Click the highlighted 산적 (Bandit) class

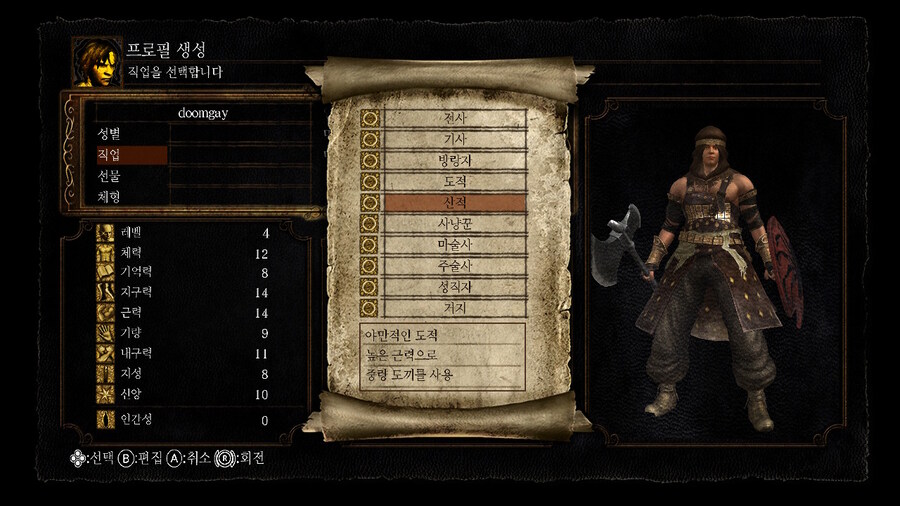coord(454,202)
